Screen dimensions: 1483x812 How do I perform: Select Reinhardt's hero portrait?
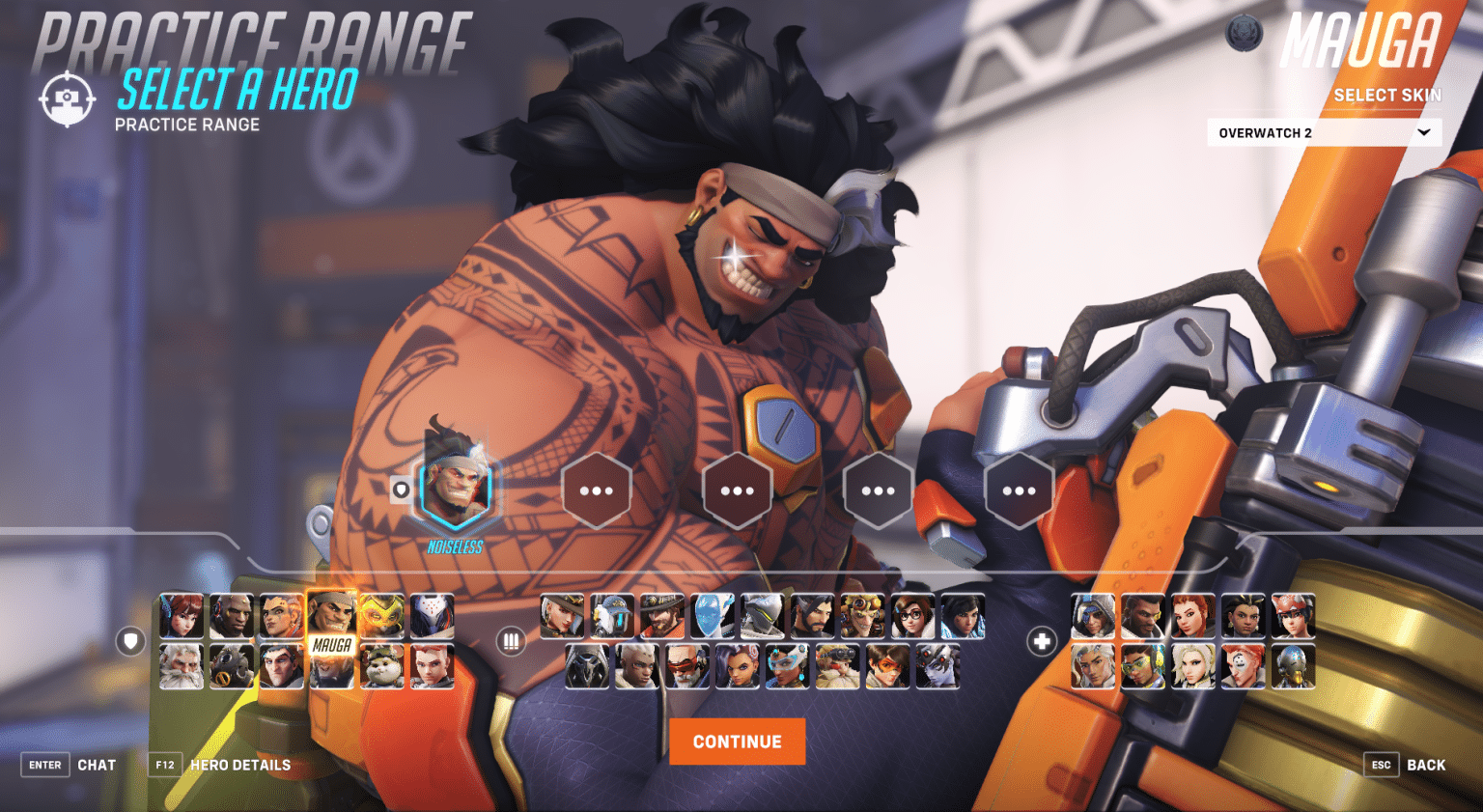tap(182, 666)
